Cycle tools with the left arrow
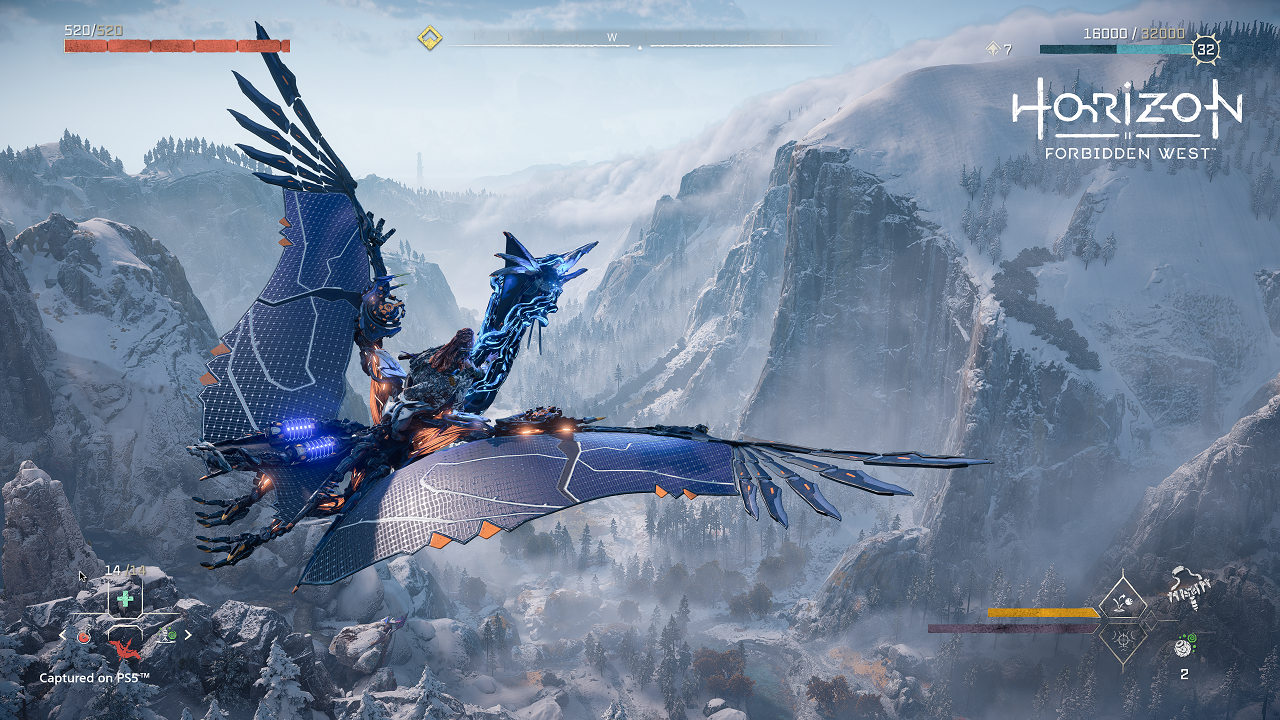This screenshot has height=720, width=1280. 63,635
